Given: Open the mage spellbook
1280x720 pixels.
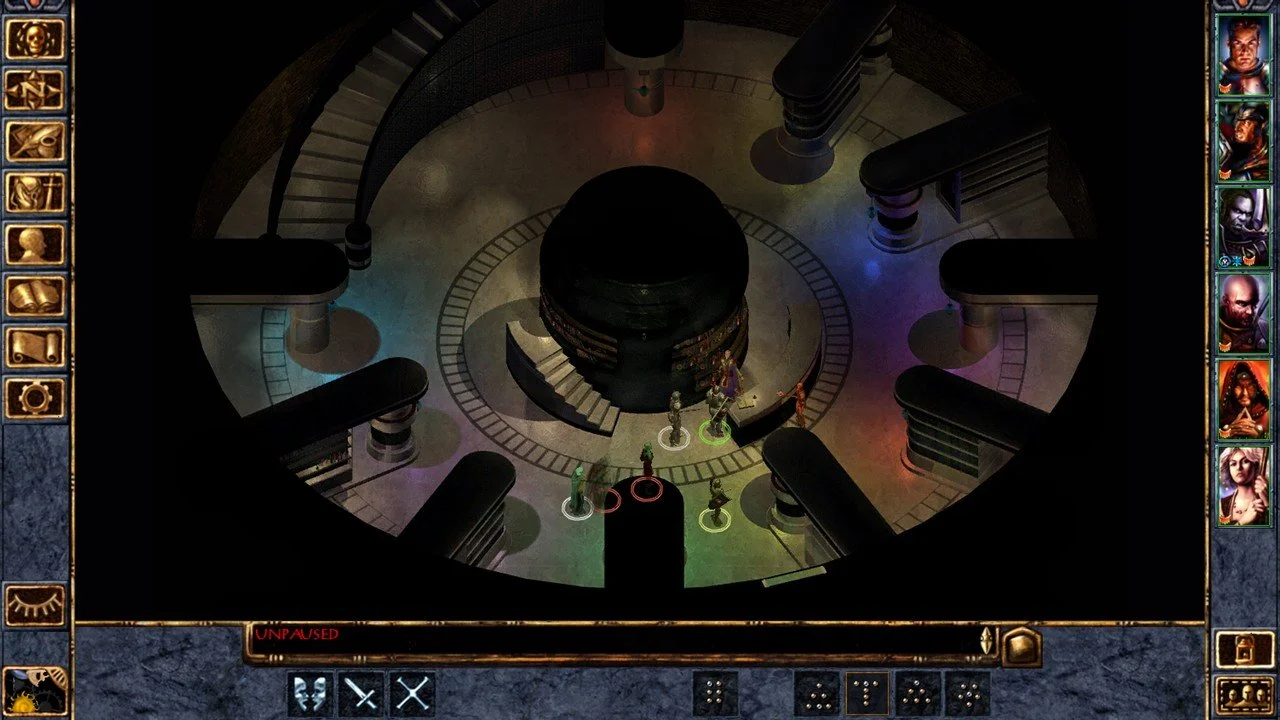Looking at the screenshot, I should tap(35, 296).
